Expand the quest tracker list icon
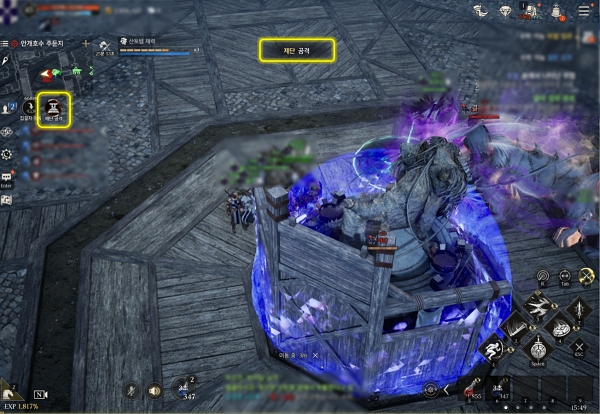The image size is (600, 414). pos(6,44)
